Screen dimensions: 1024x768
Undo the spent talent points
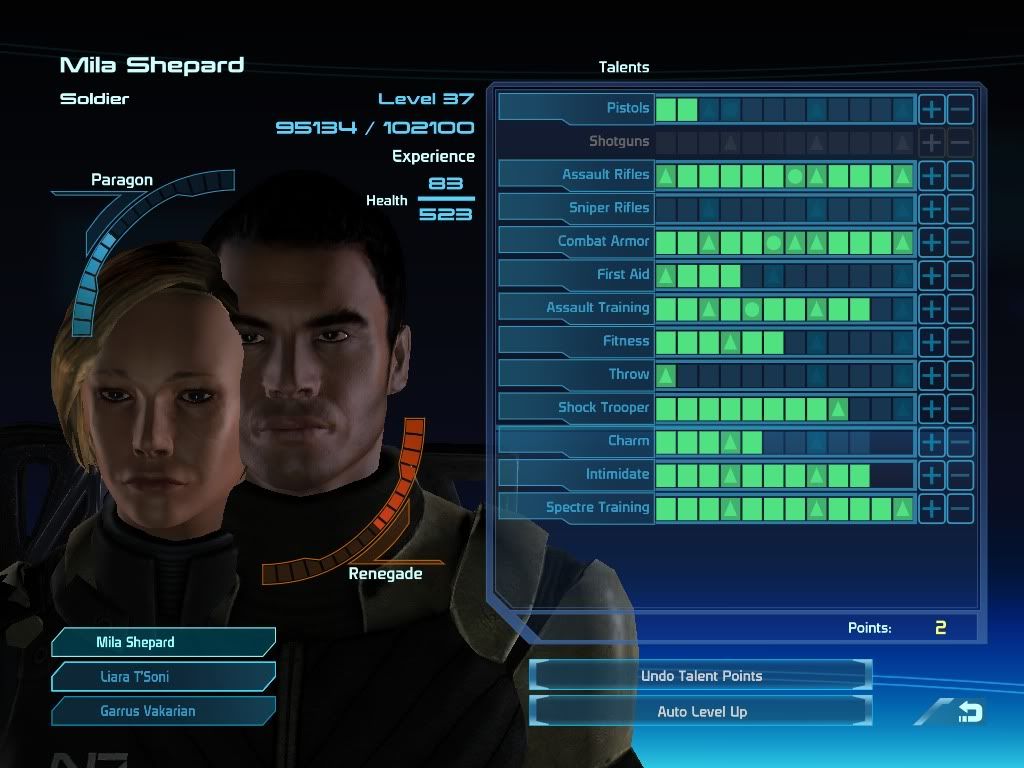pyautogui.click(x=701, y=676)
